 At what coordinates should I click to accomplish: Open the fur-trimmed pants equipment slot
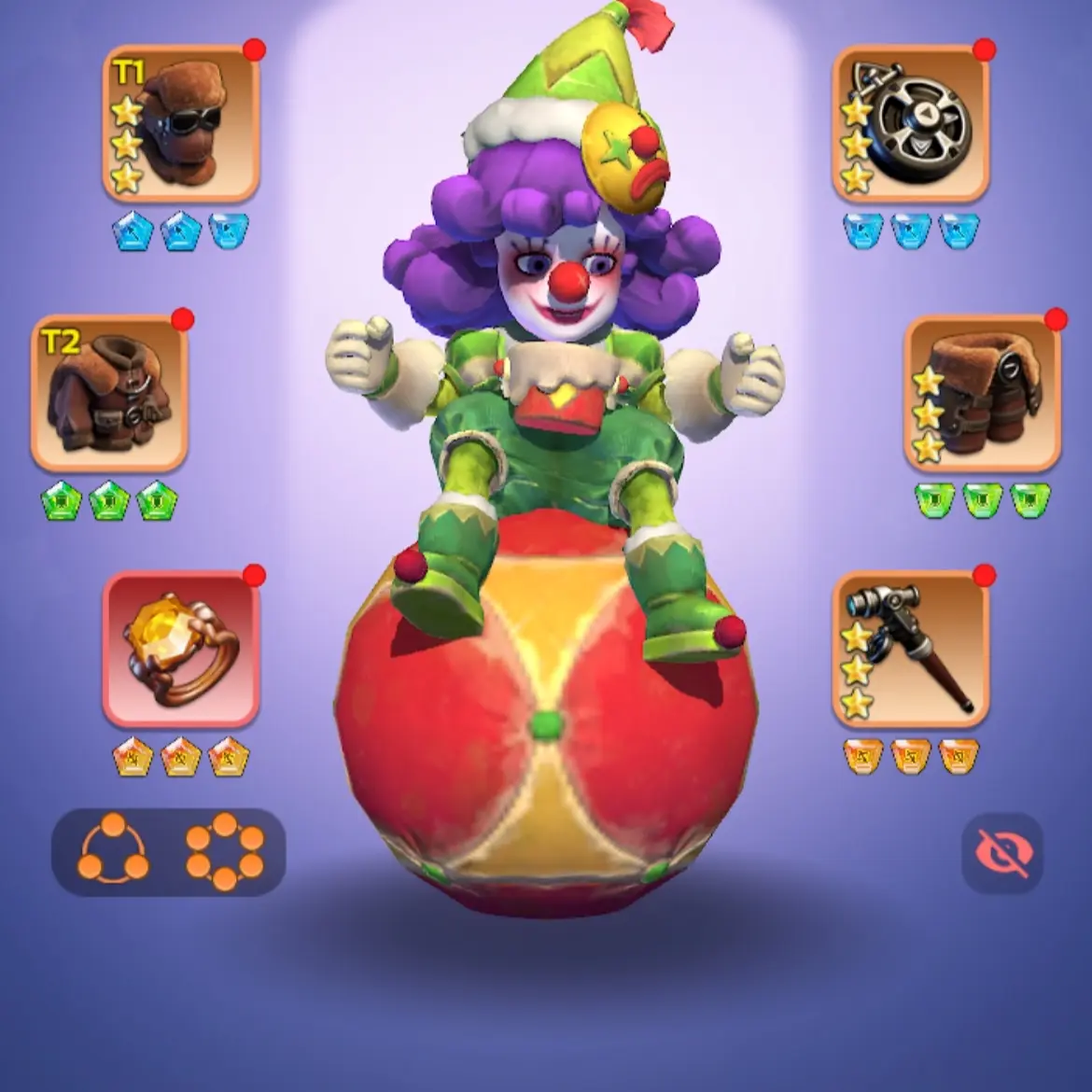point(982,393)
